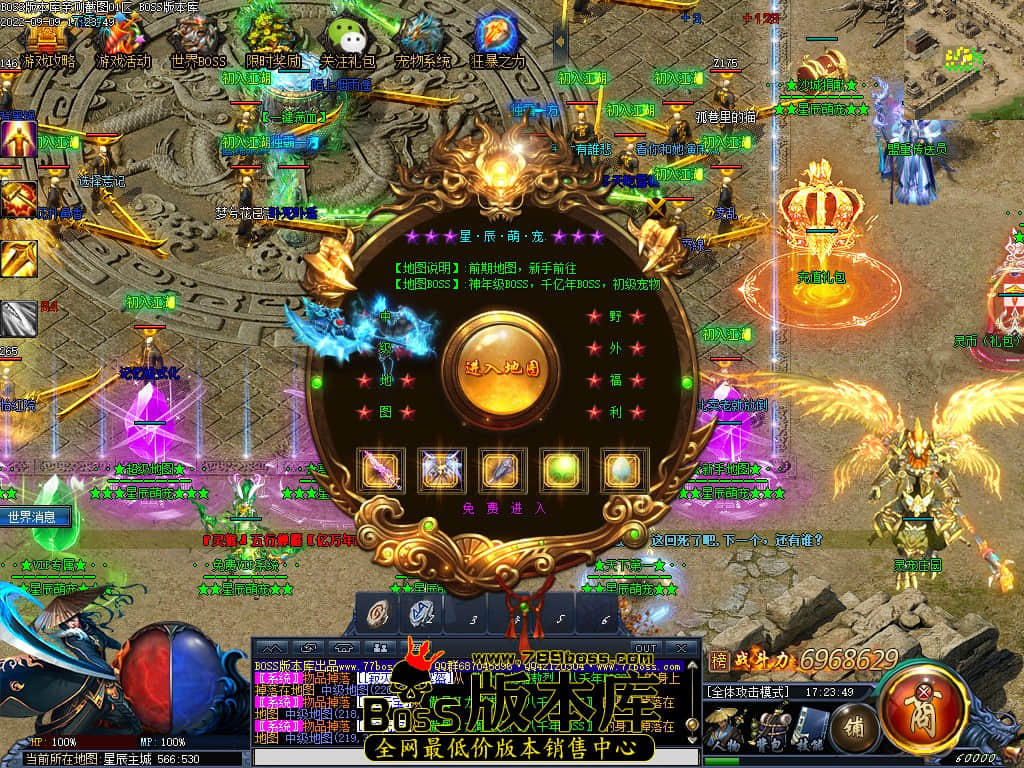
Task: Select the green orb reward slot
Action: point(563,468)
